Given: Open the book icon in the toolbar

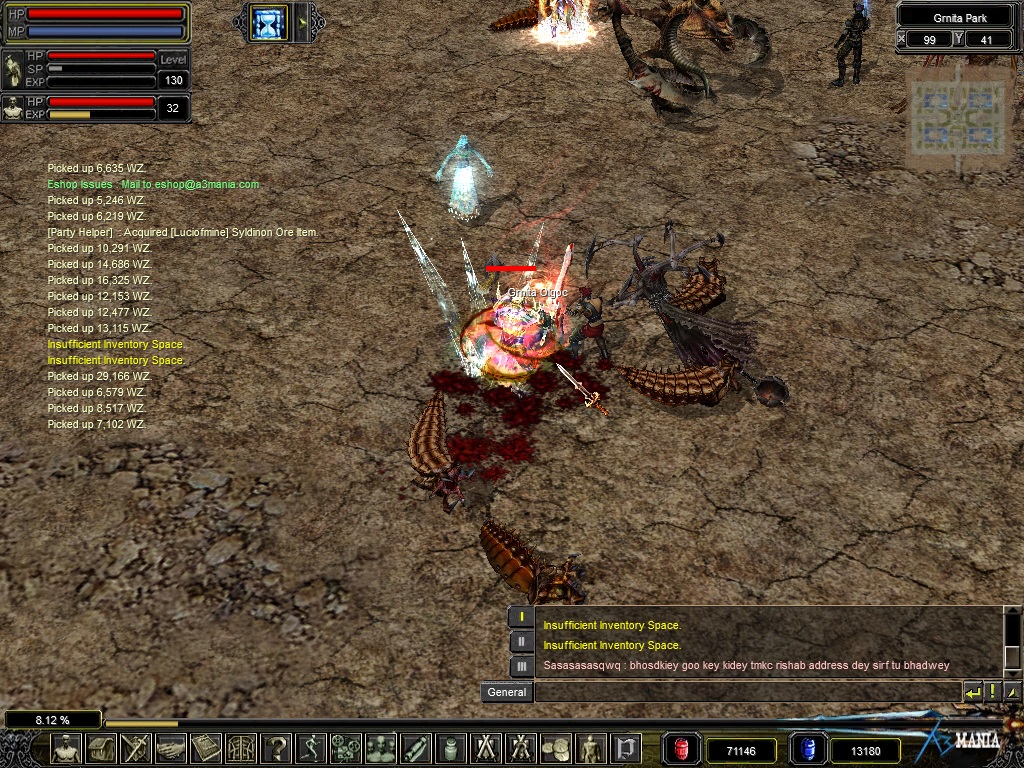Looking at the screenshot, I should pos(206,748).
